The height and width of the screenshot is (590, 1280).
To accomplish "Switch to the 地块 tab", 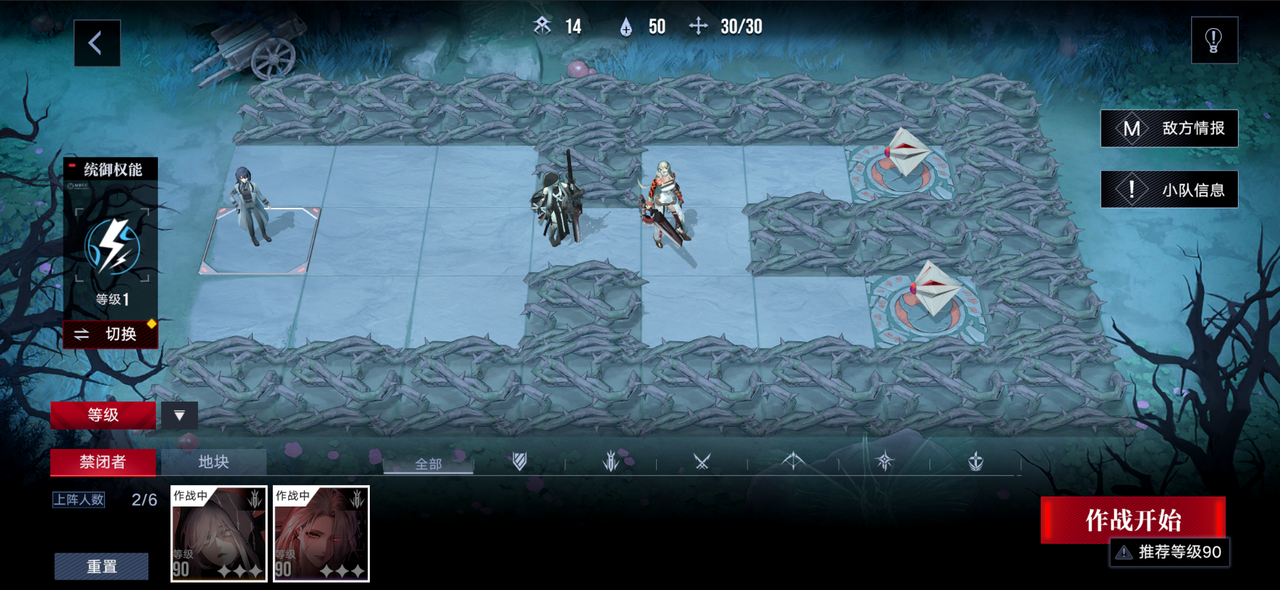I will pyautogui.click(x=214, y=462).
